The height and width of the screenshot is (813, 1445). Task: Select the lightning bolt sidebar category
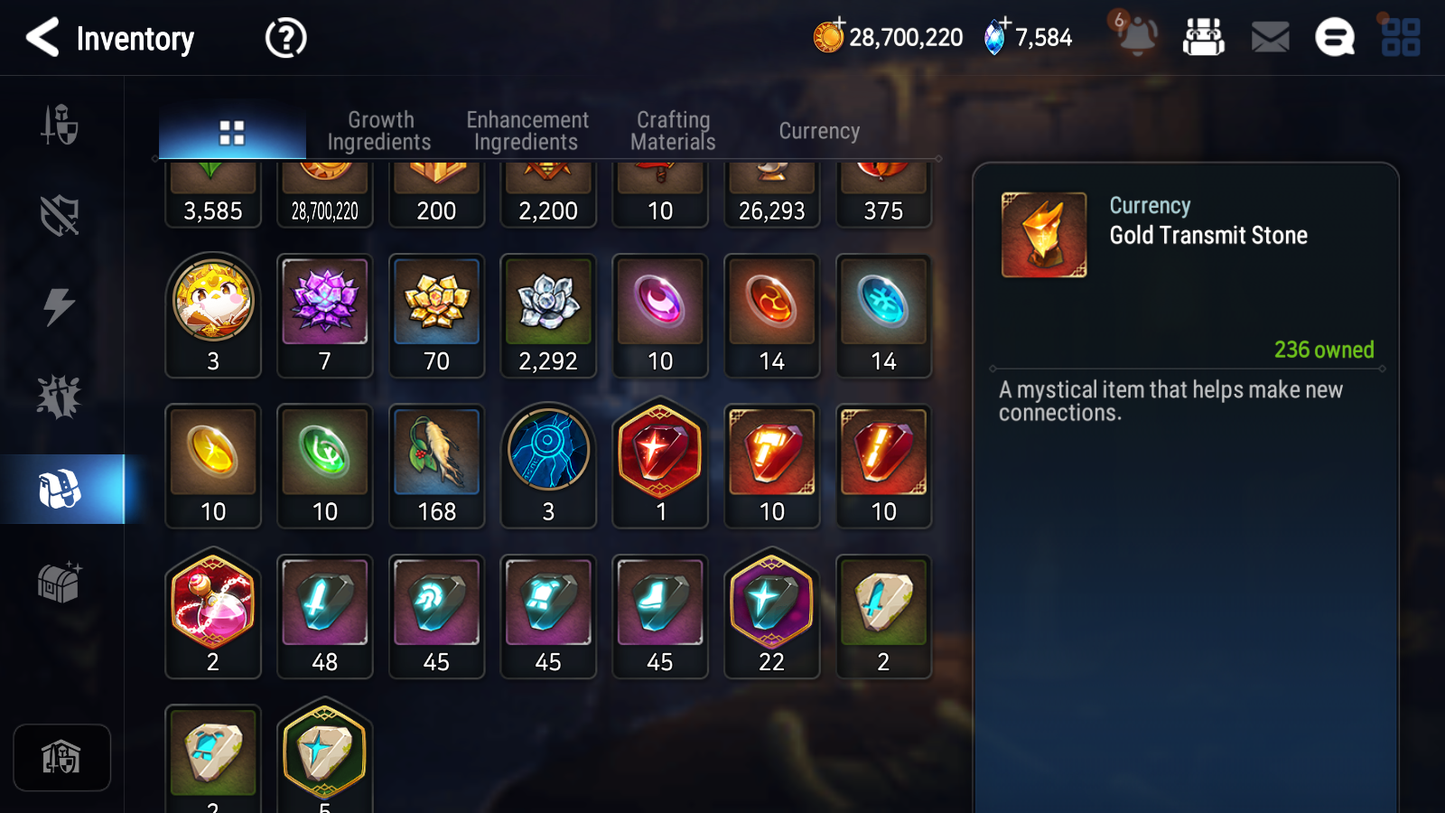click(x=59, y=306)
